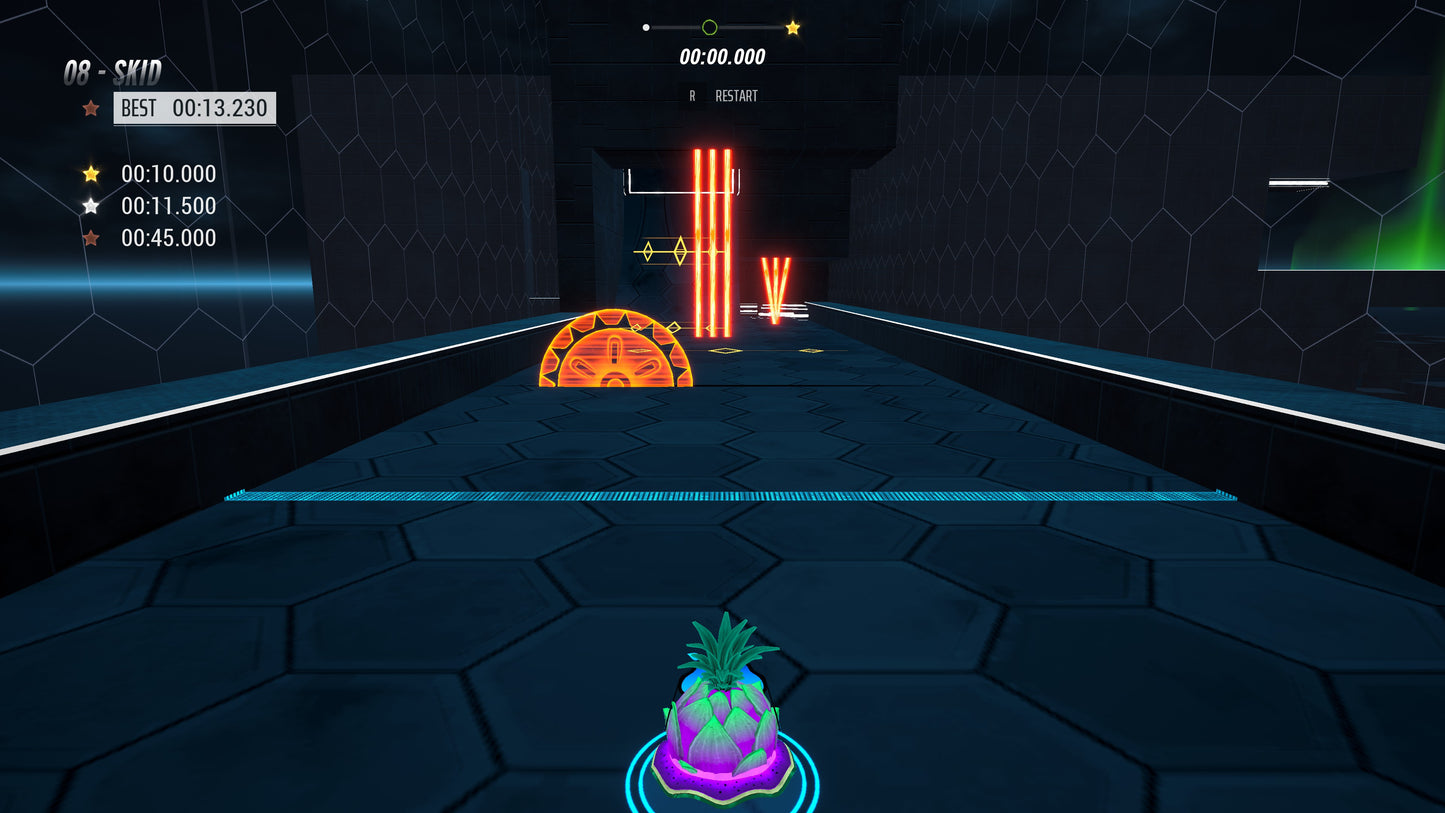This screenshot has height=813, width=1445.
Task: Click the white dot at progress bar start
Action: point(645,27)
